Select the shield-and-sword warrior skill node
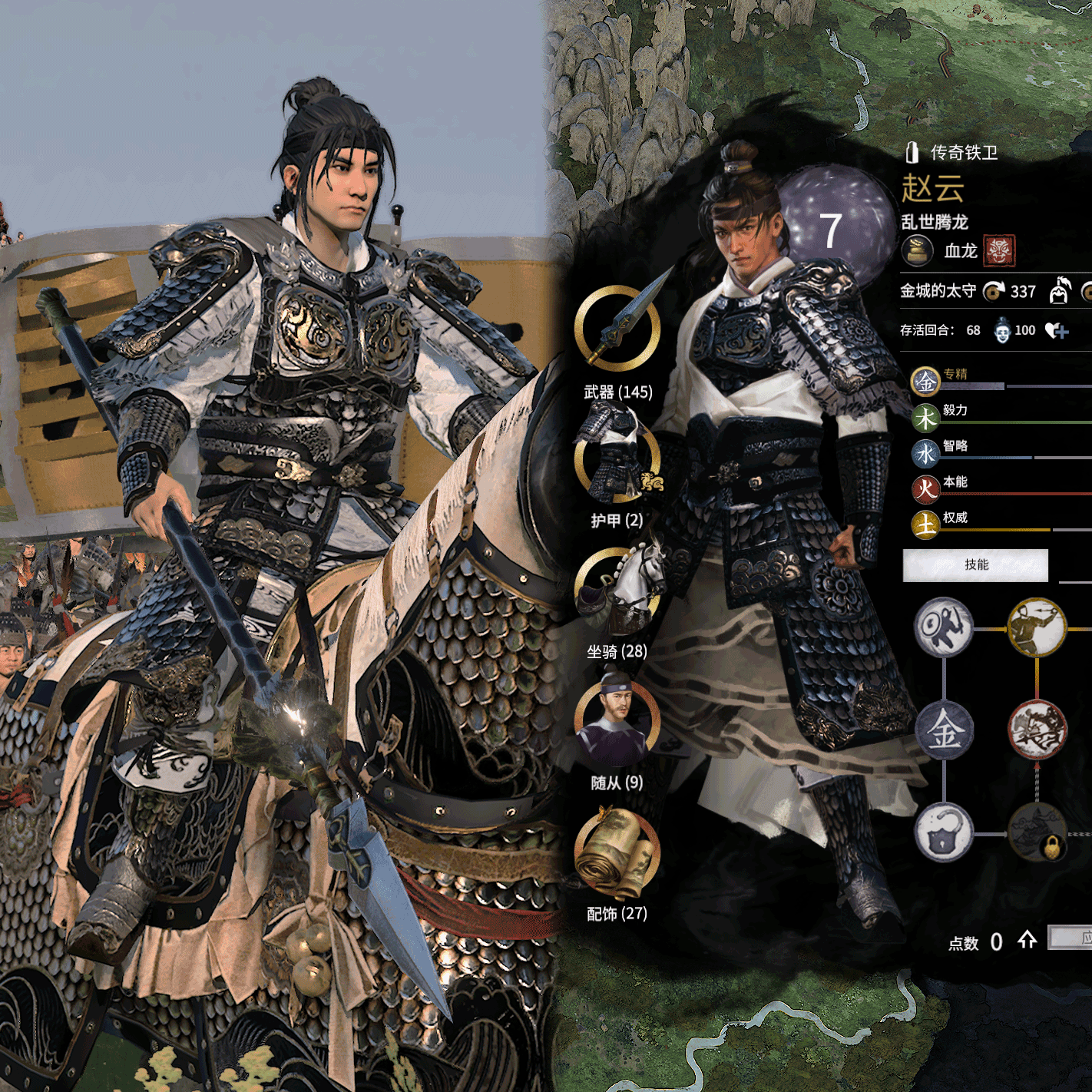This screenshot has width=1092, height=1092. 944,627
